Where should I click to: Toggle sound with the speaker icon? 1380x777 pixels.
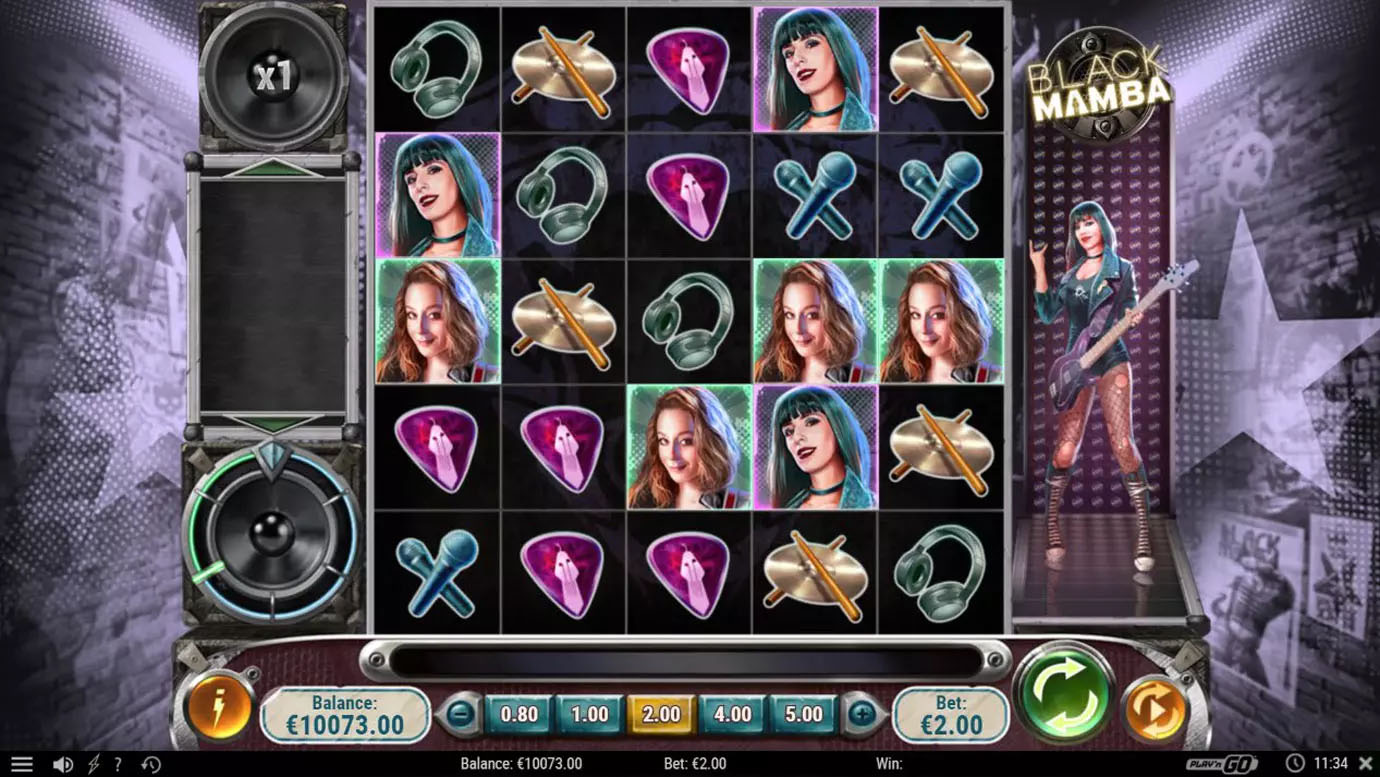pyautogui.click(x=62, y=765)
